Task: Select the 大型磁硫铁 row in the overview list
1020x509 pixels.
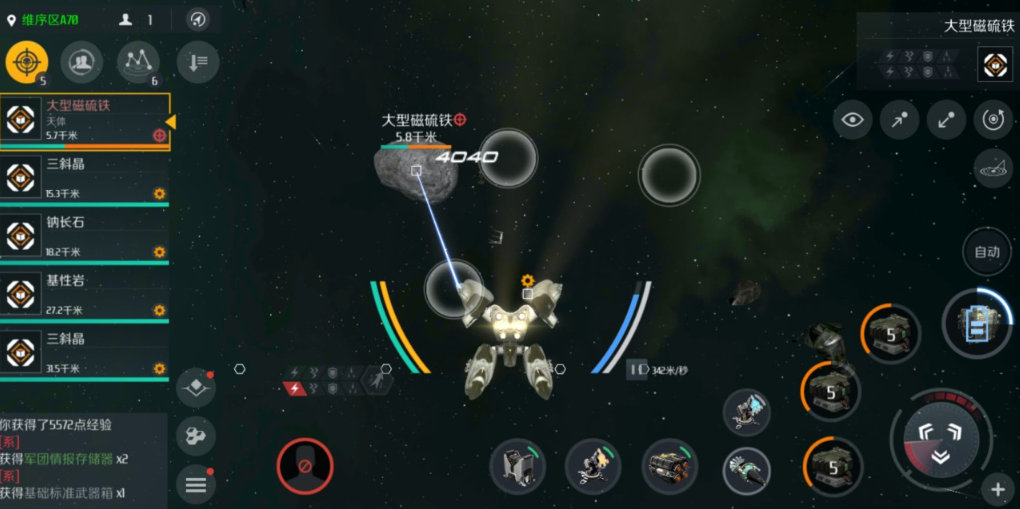Action: tap(85, 120)
